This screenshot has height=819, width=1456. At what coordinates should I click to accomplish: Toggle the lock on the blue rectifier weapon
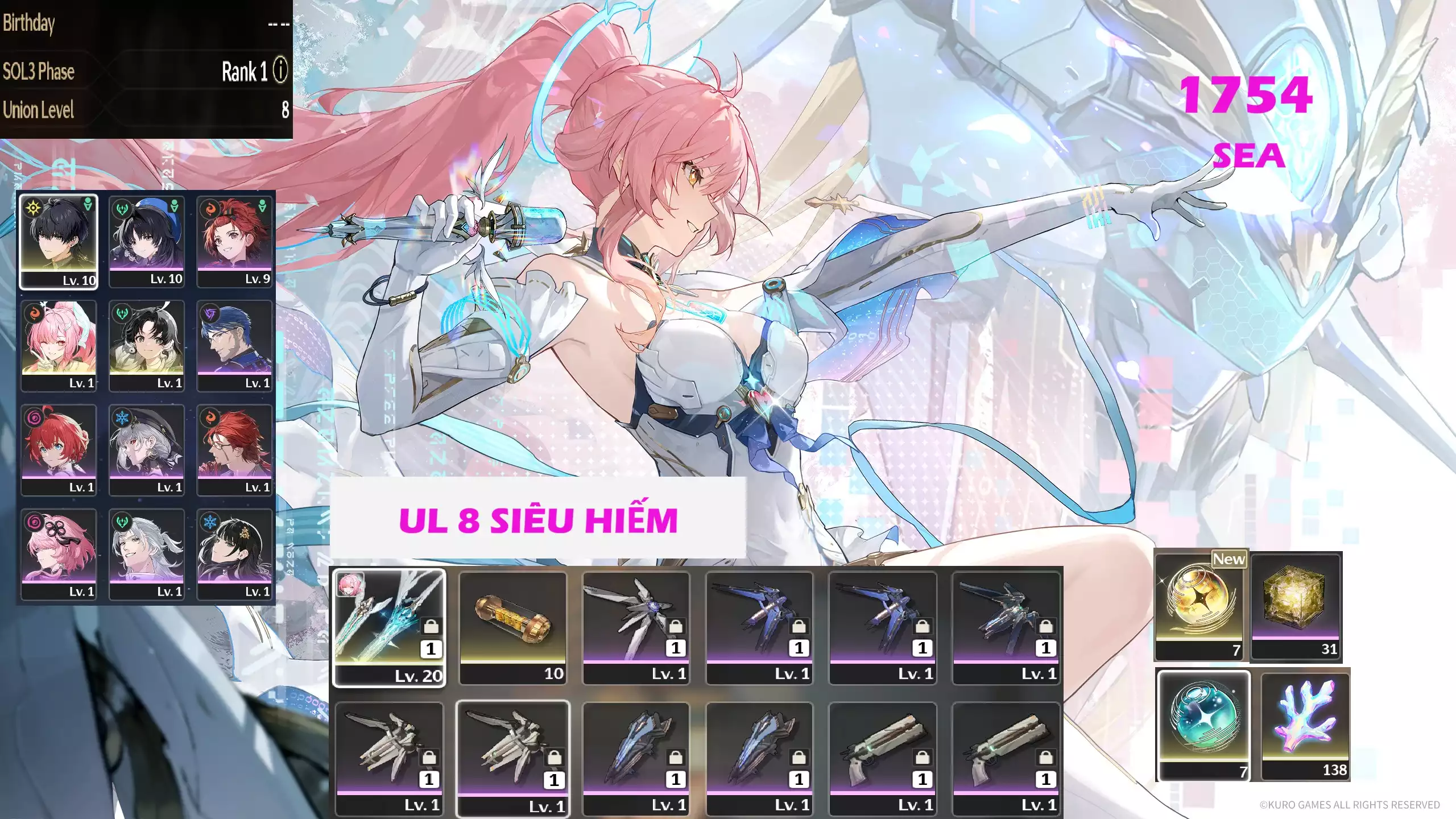pos(677,756)
